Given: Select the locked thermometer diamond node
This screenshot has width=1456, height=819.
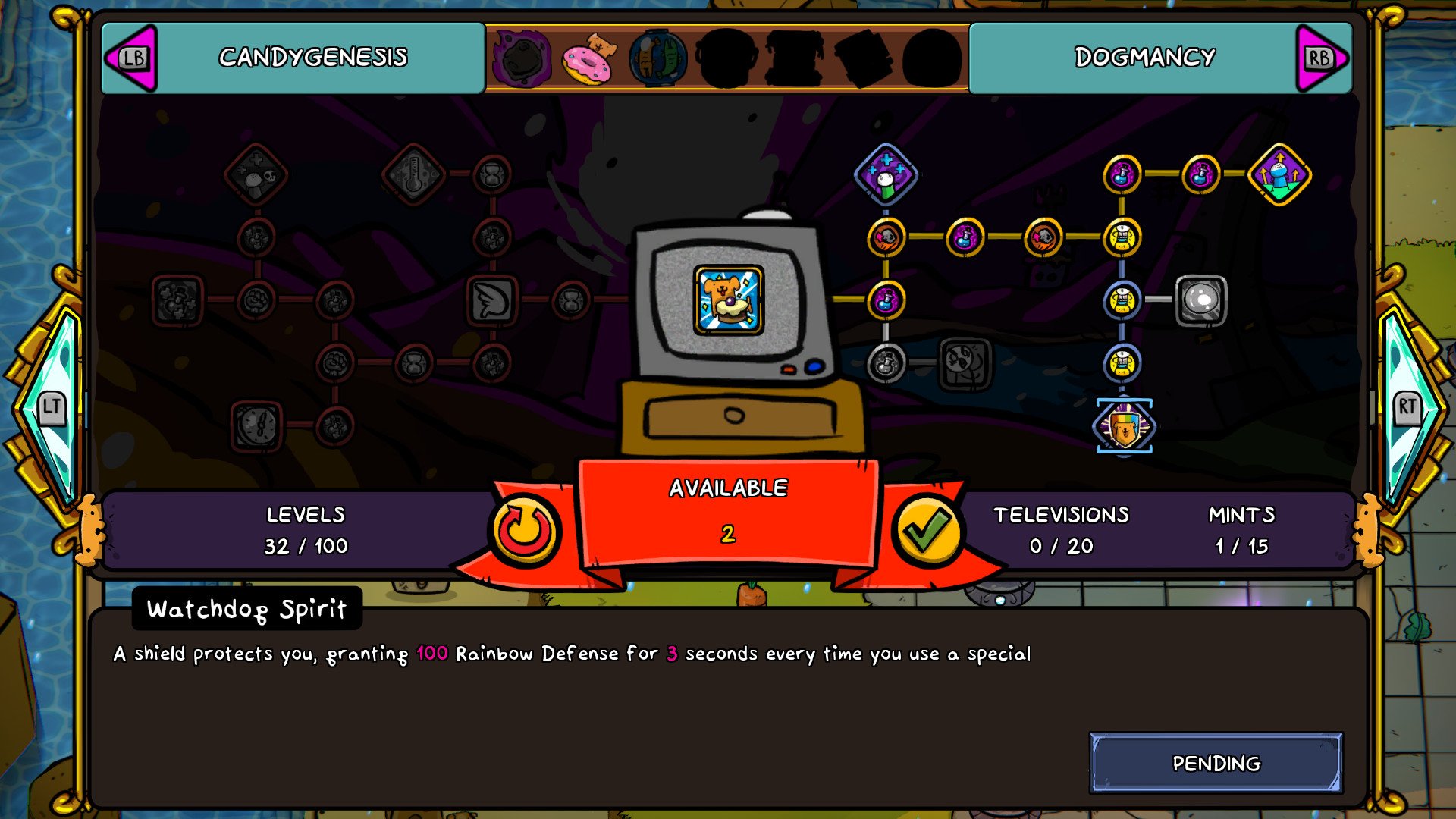Looking at the screenshot, I should tap(413, 174).
